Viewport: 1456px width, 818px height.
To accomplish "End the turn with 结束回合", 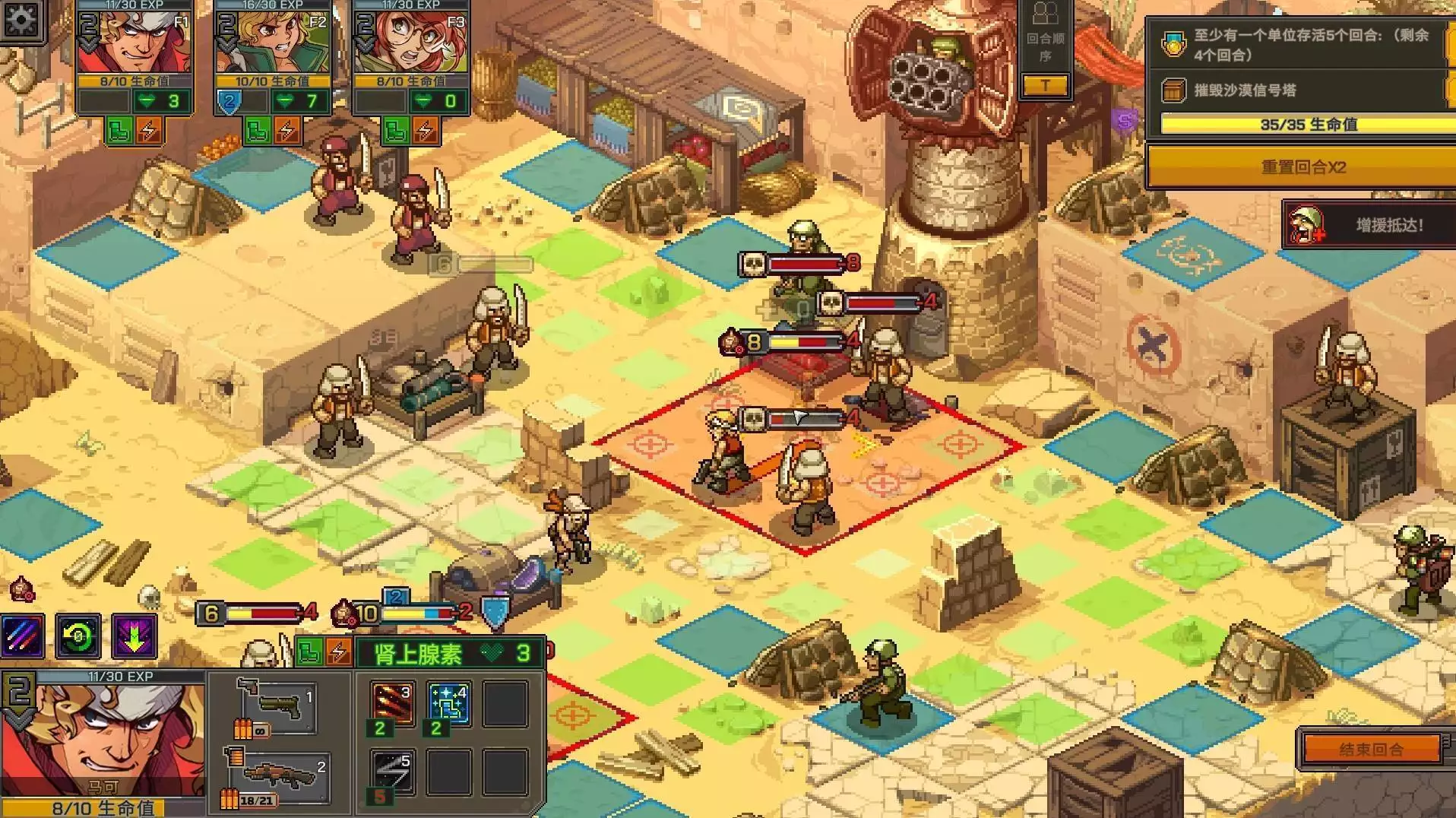I will 1371,750.
